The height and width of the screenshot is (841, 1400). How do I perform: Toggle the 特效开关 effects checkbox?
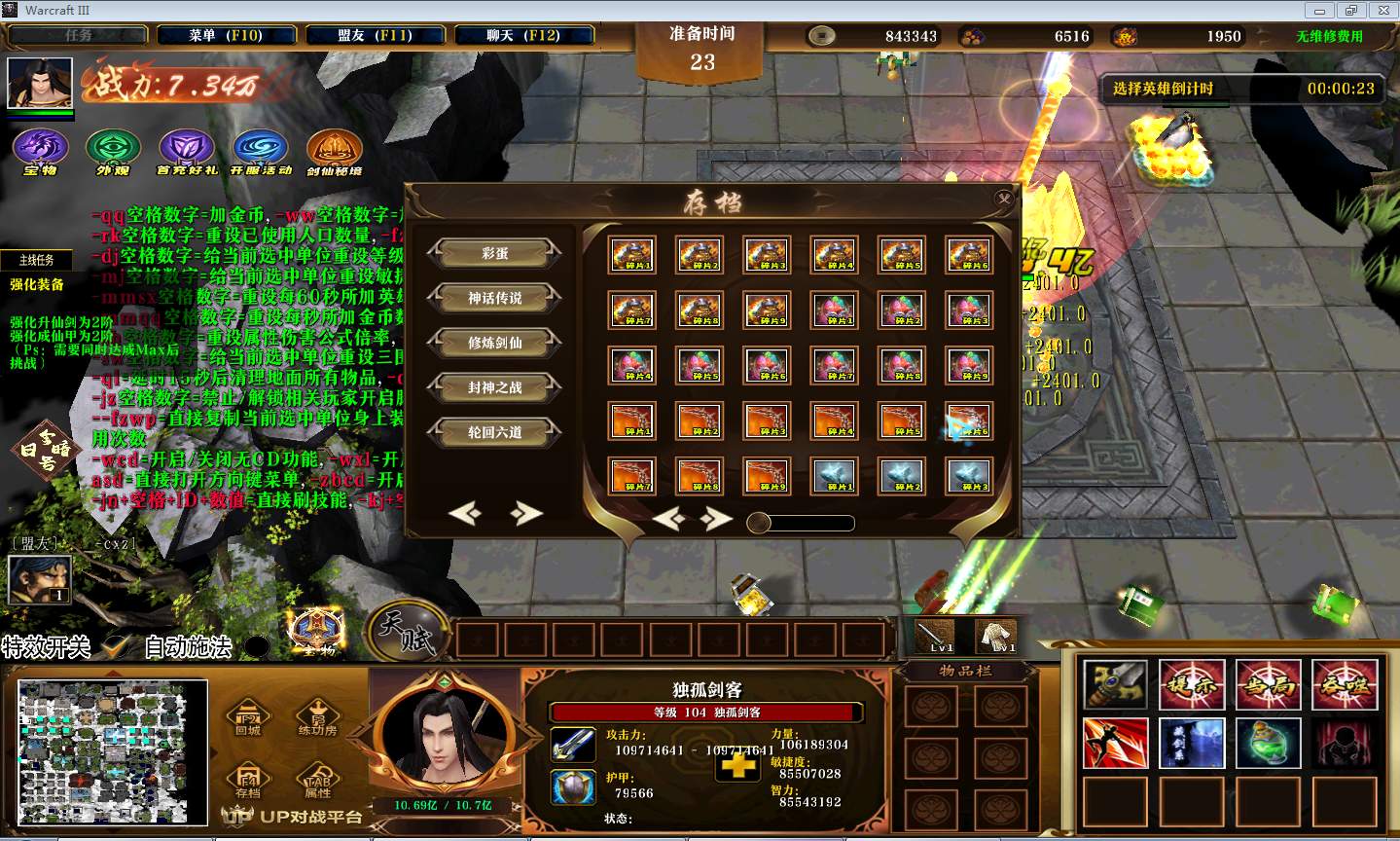(116, 645)
